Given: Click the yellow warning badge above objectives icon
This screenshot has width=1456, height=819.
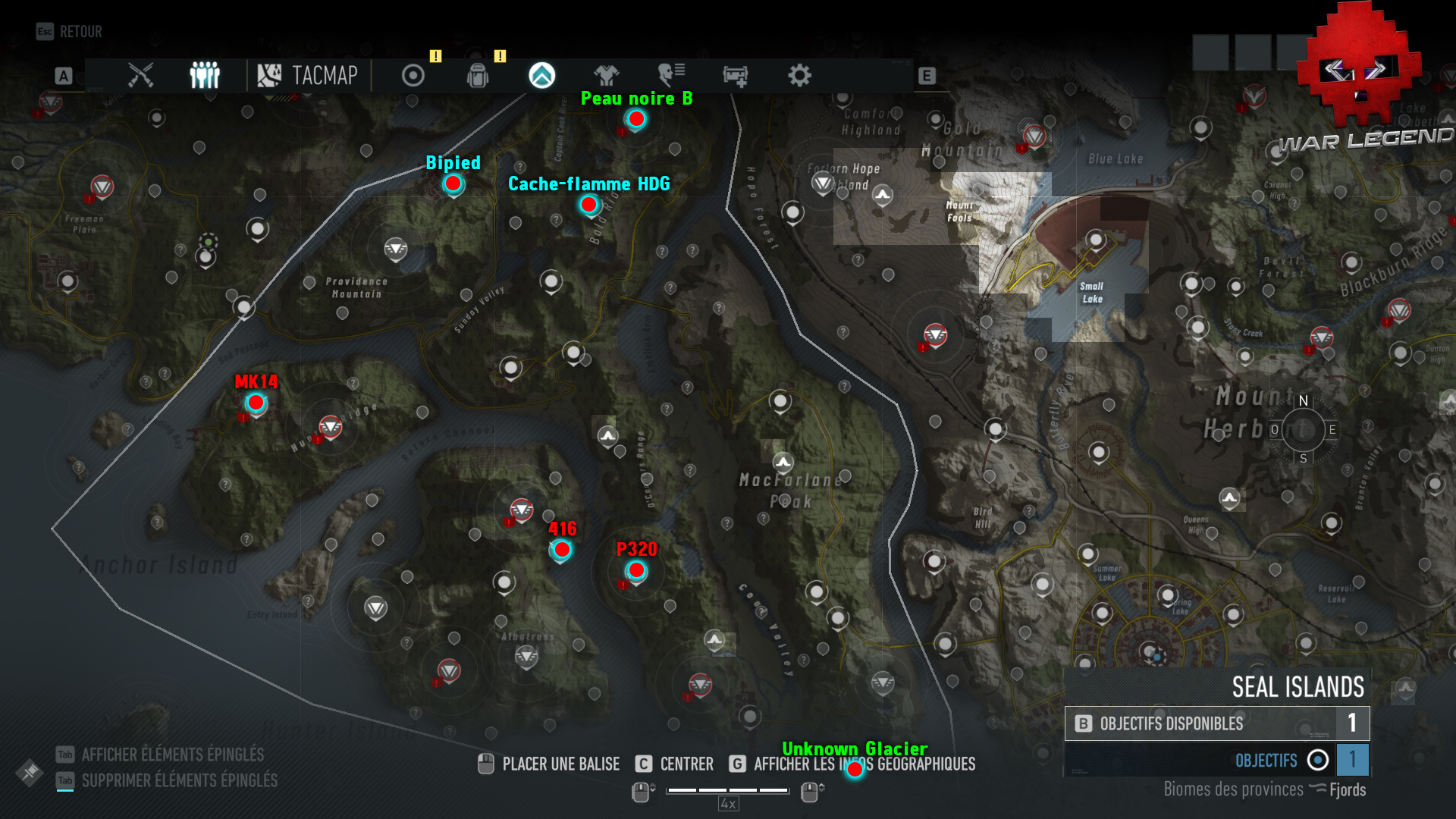Looking at the screenshot, I should (x=435, y=56).
